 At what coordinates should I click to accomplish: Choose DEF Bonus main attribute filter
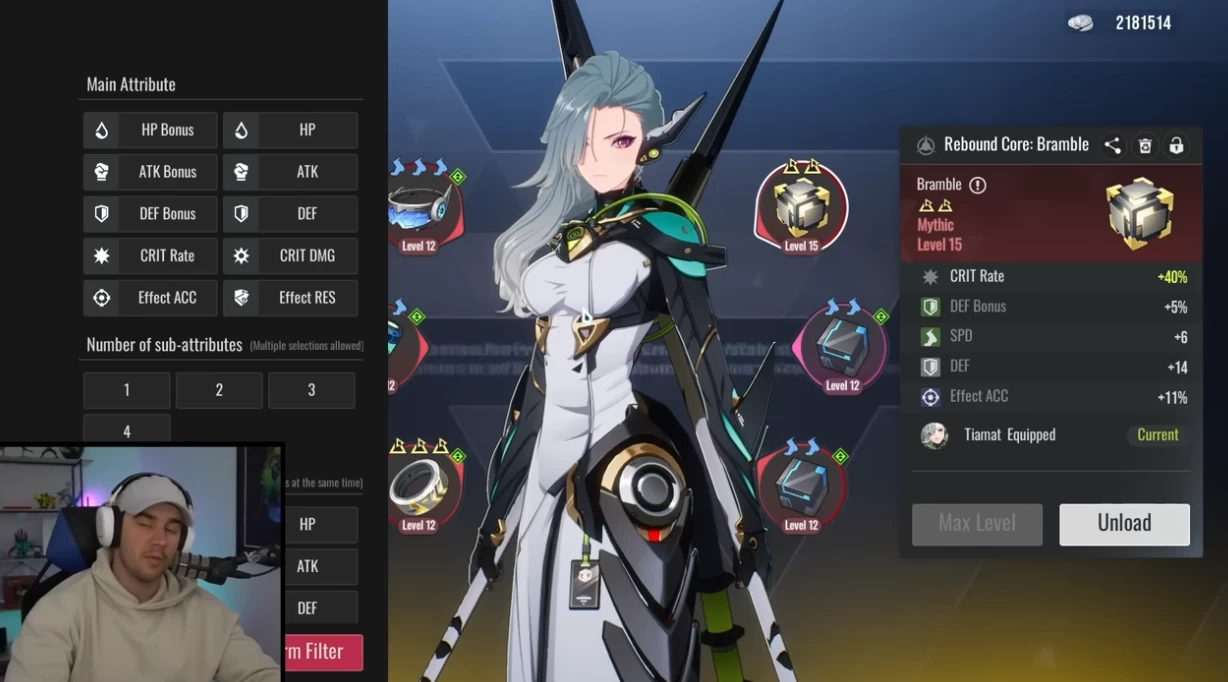pyautogui.click(x=150, y=214)
